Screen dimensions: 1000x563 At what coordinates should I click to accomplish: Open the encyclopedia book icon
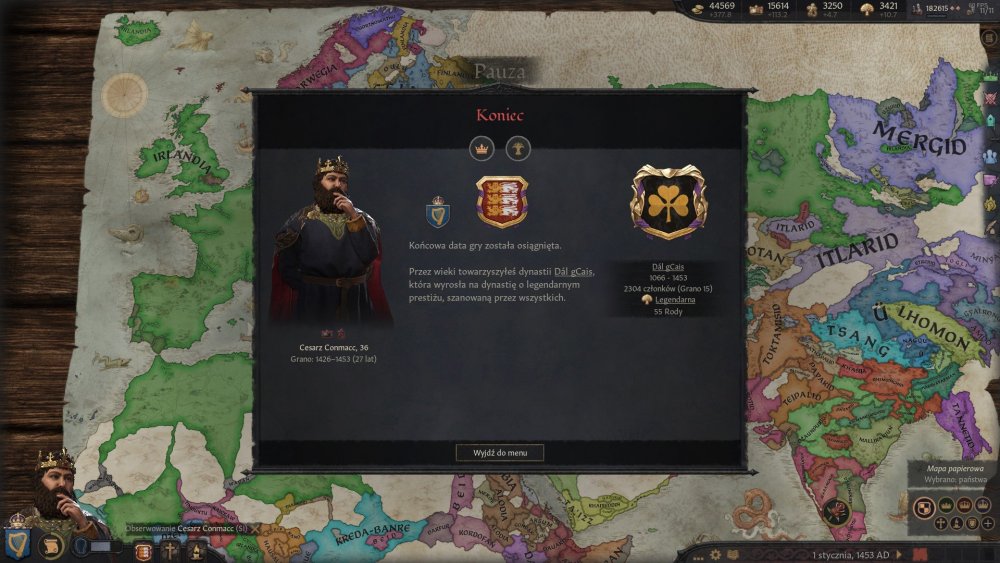[x=734, y=554]
